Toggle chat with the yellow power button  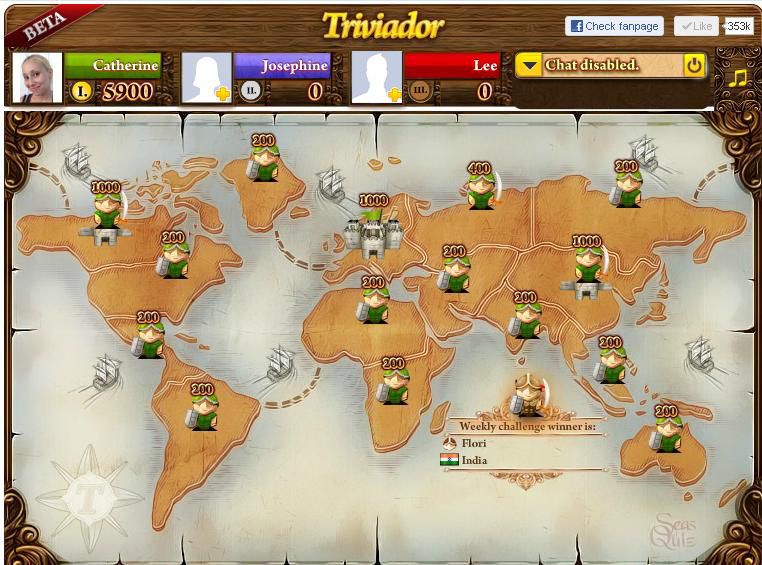point(694,66)
